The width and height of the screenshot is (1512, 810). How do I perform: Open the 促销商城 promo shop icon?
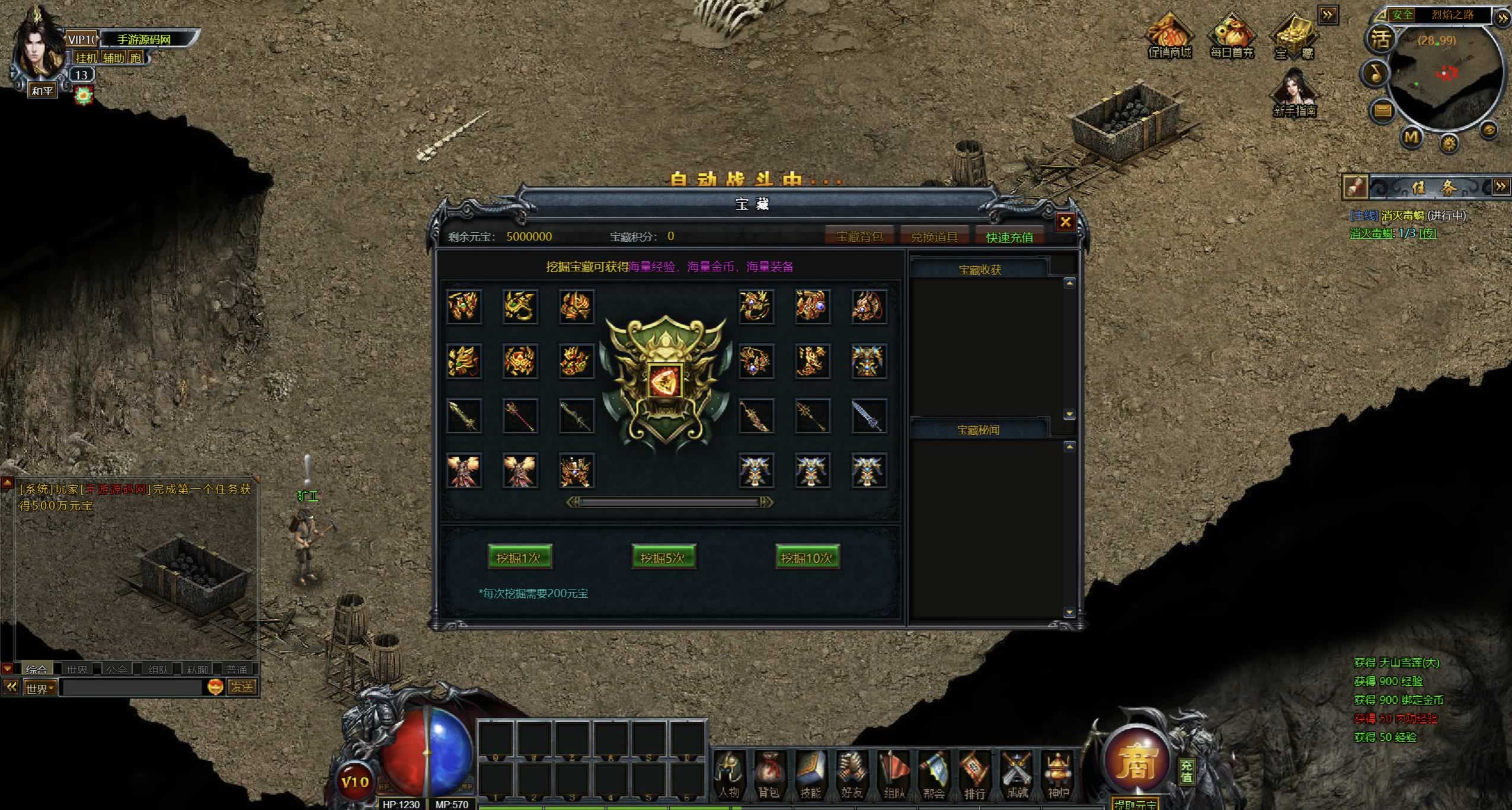1169,37
